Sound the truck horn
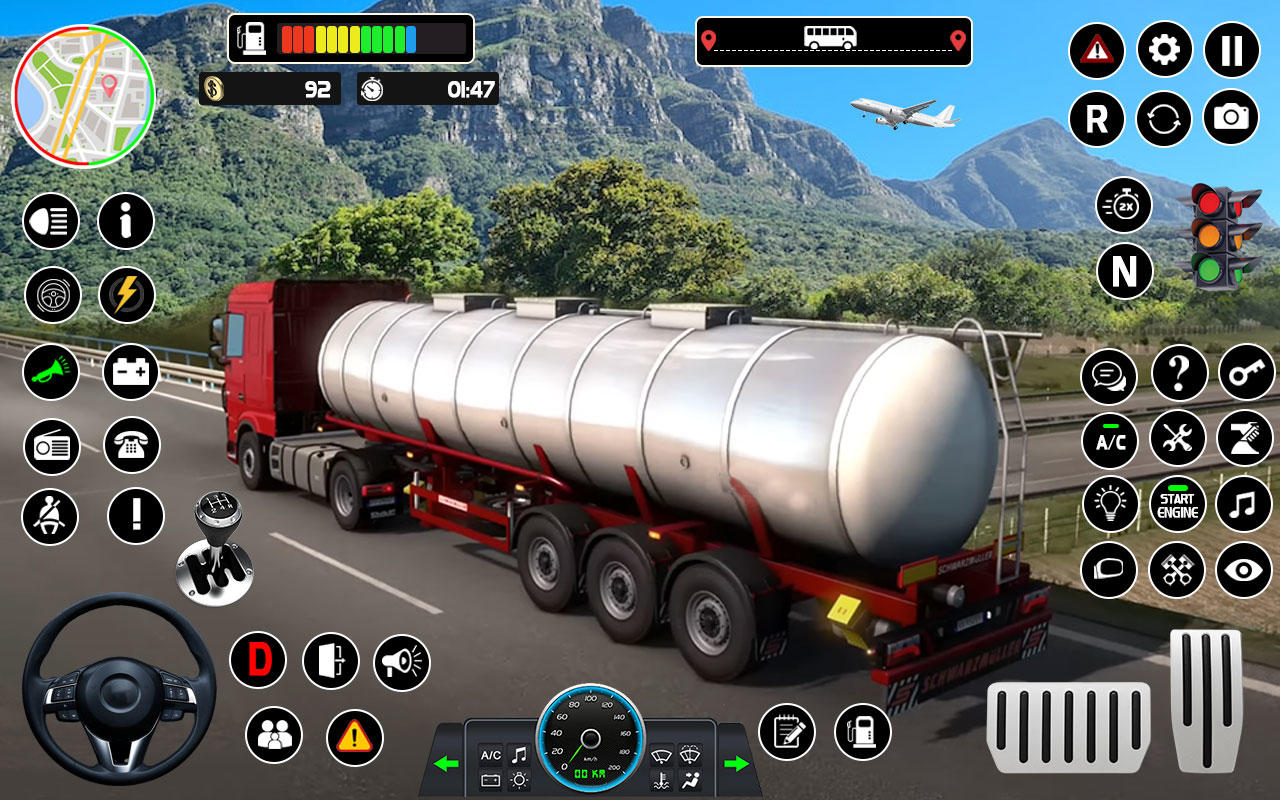The image size is (1280, 800). [51, 370]
